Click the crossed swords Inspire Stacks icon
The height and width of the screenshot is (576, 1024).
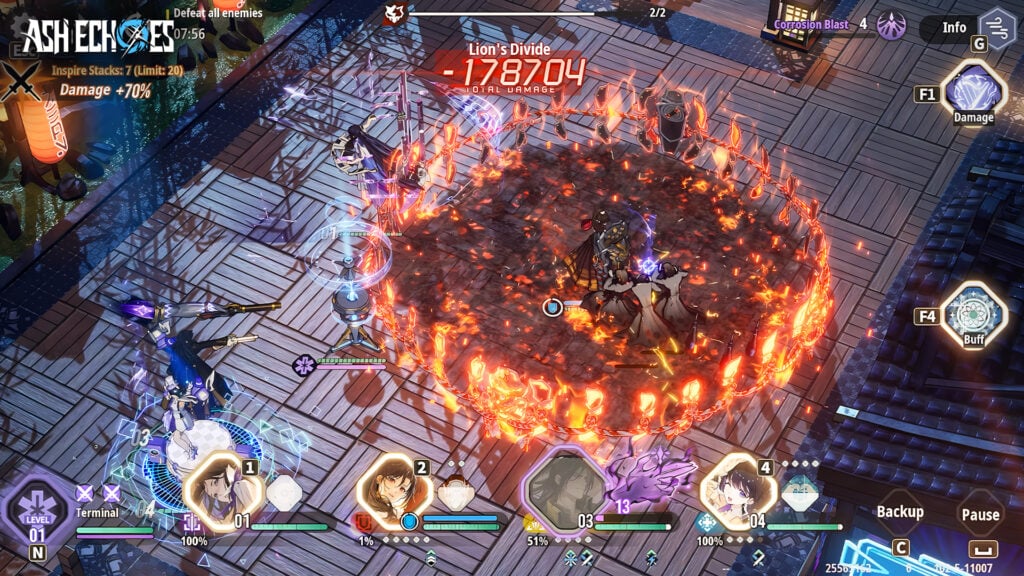pyautogui.click(x=20, y=81)
